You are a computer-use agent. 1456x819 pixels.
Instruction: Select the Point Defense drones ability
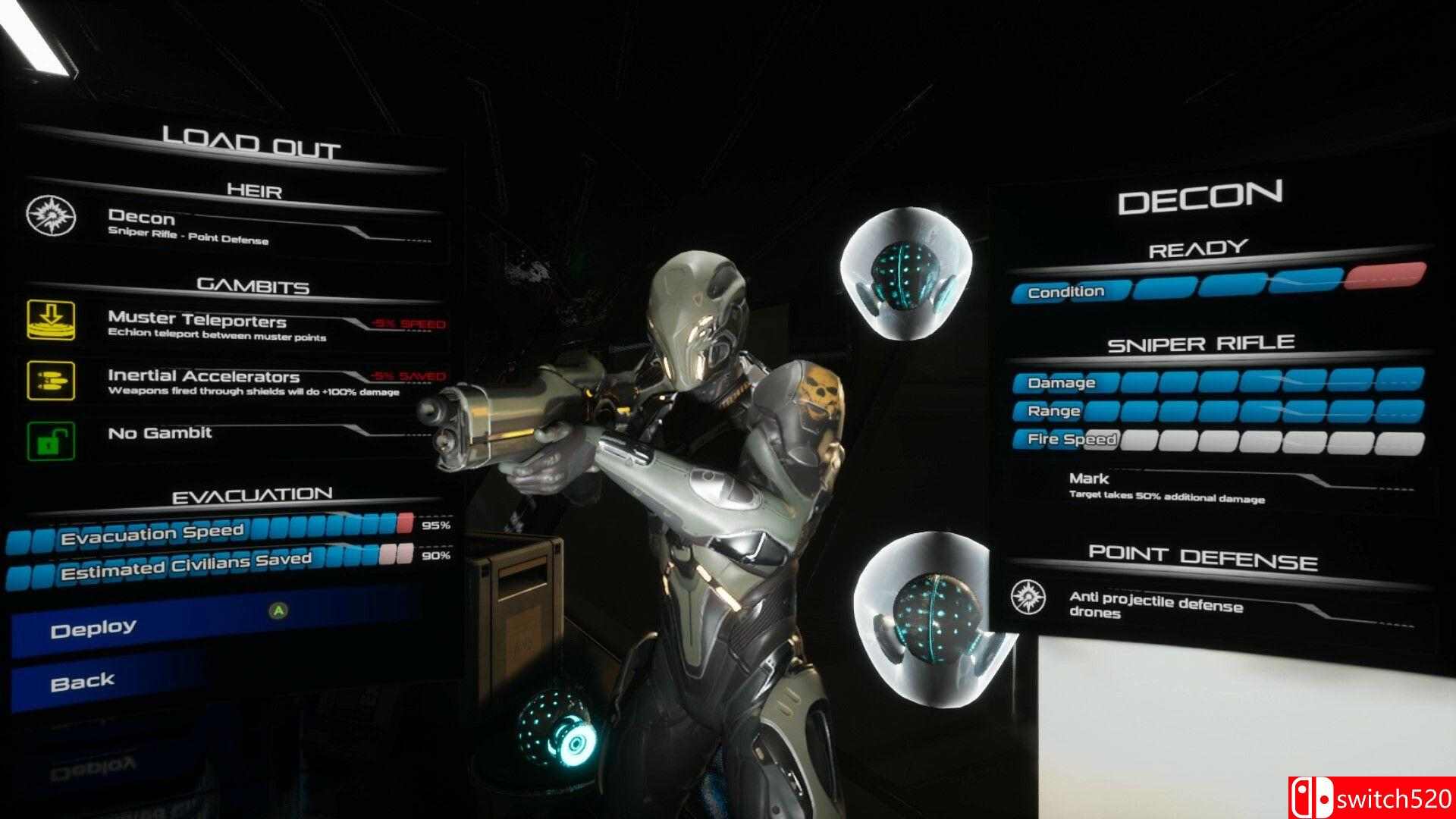[1206, 605]
